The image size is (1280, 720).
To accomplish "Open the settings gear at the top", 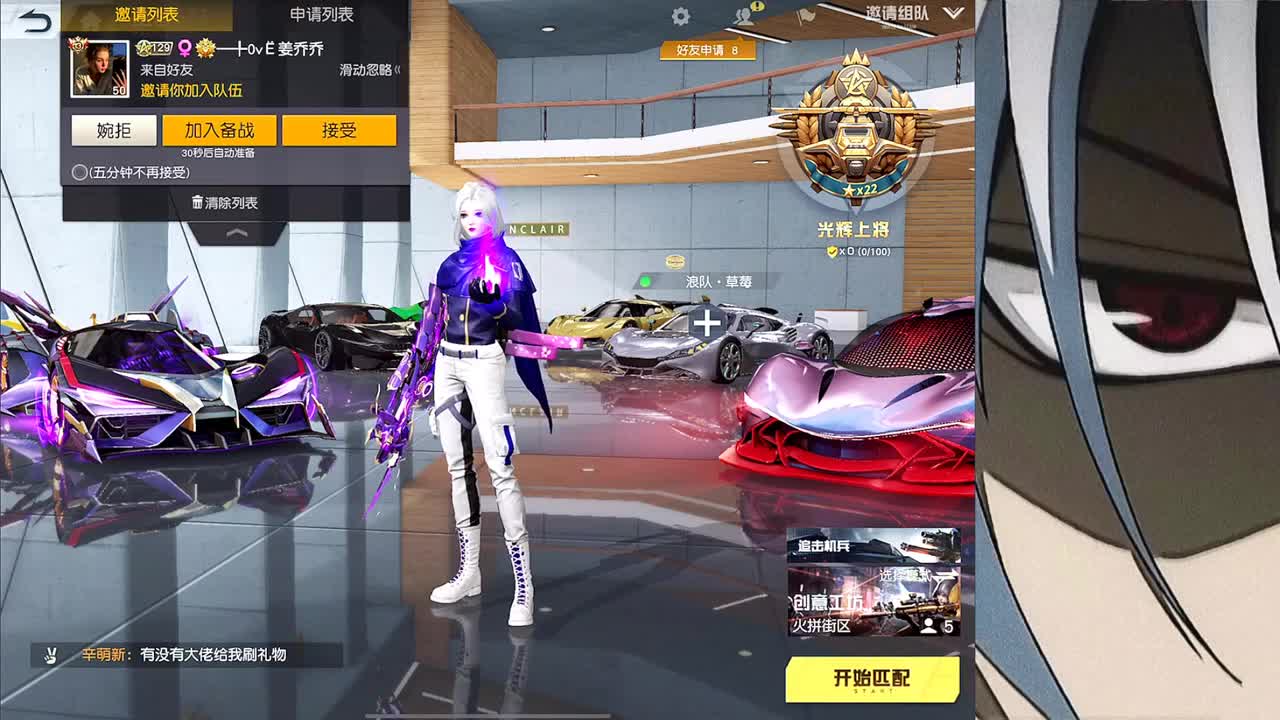I will point(681,15).
